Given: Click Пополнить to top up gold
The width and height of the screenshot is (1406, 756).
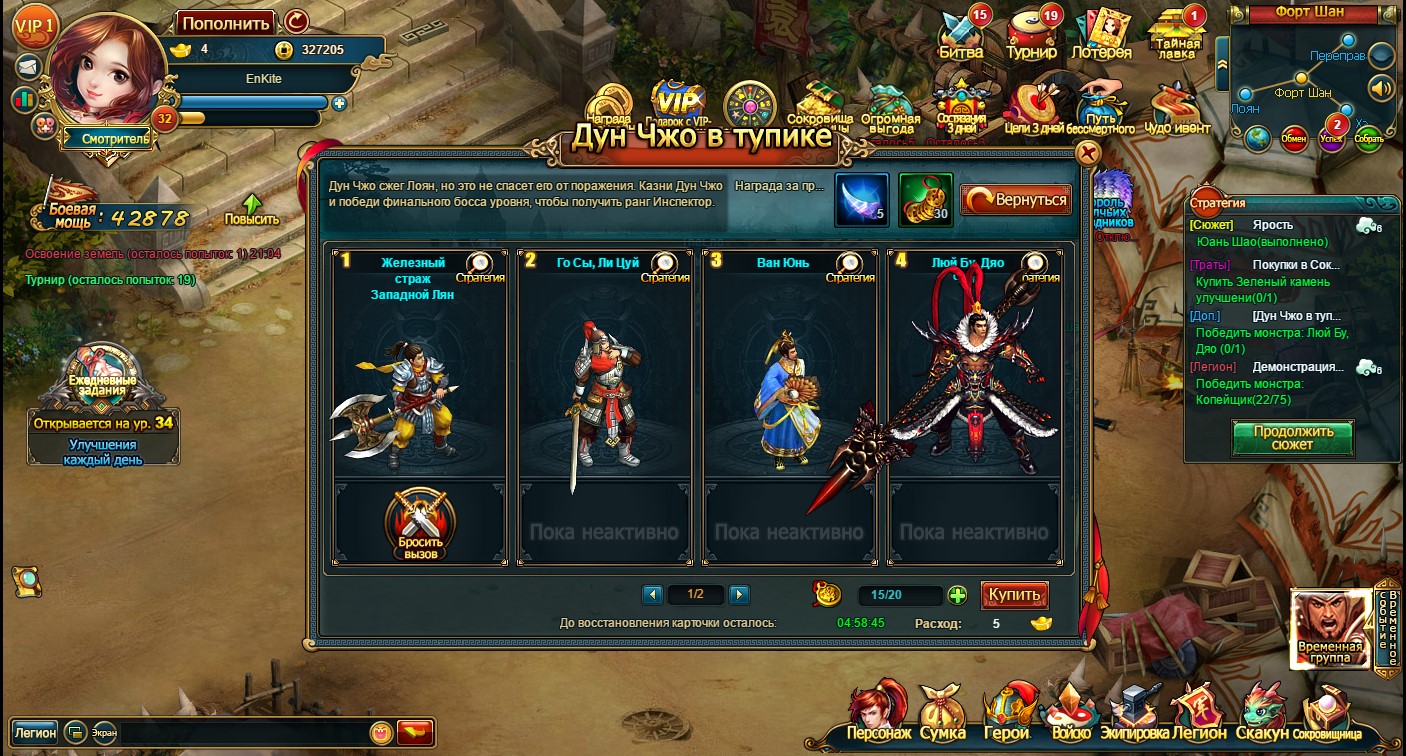Looking at the screenshot, I should [227, 23].
